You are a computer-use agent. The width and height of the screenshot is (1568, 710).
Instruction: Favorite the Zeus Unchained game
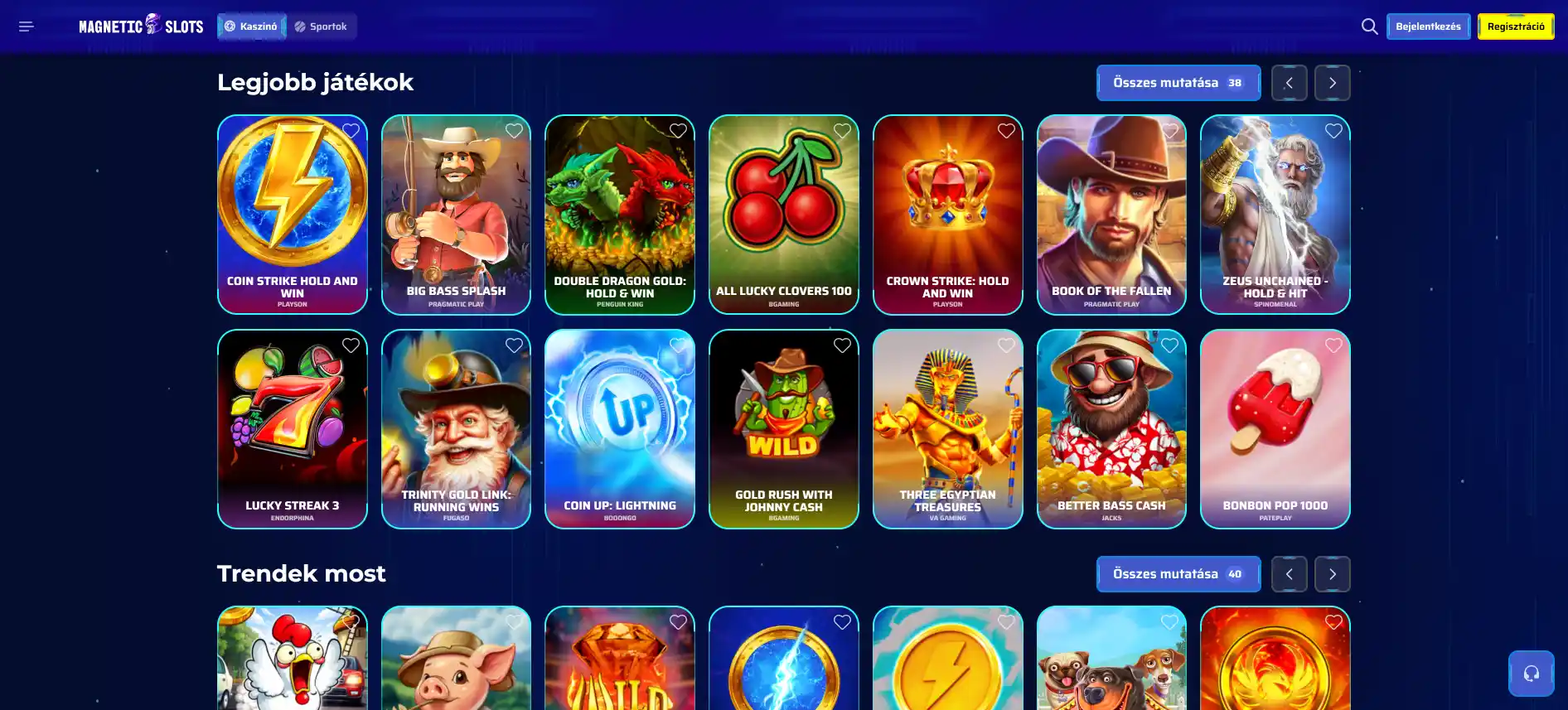1333,130
